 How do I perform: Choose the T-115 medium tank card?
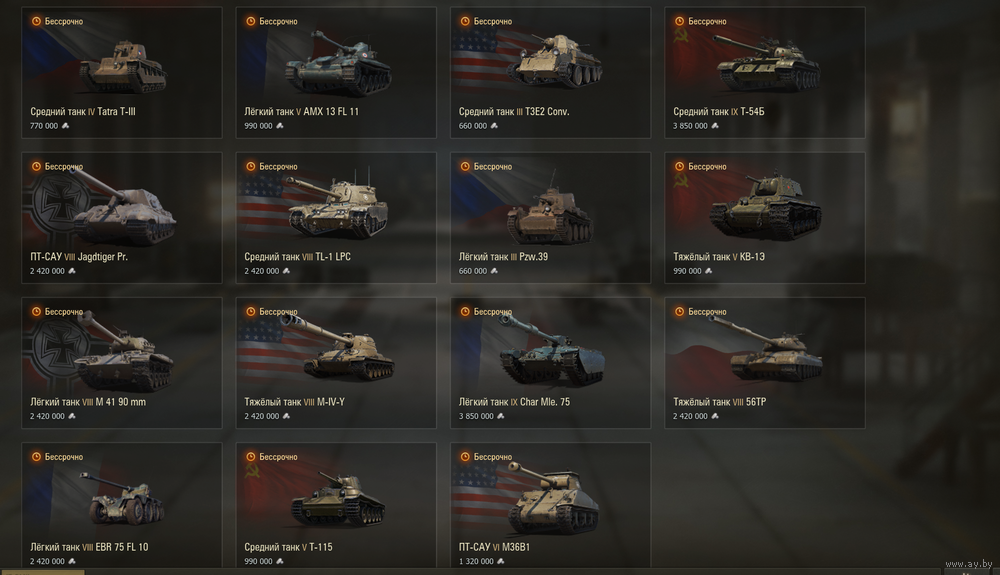(336, 507)
